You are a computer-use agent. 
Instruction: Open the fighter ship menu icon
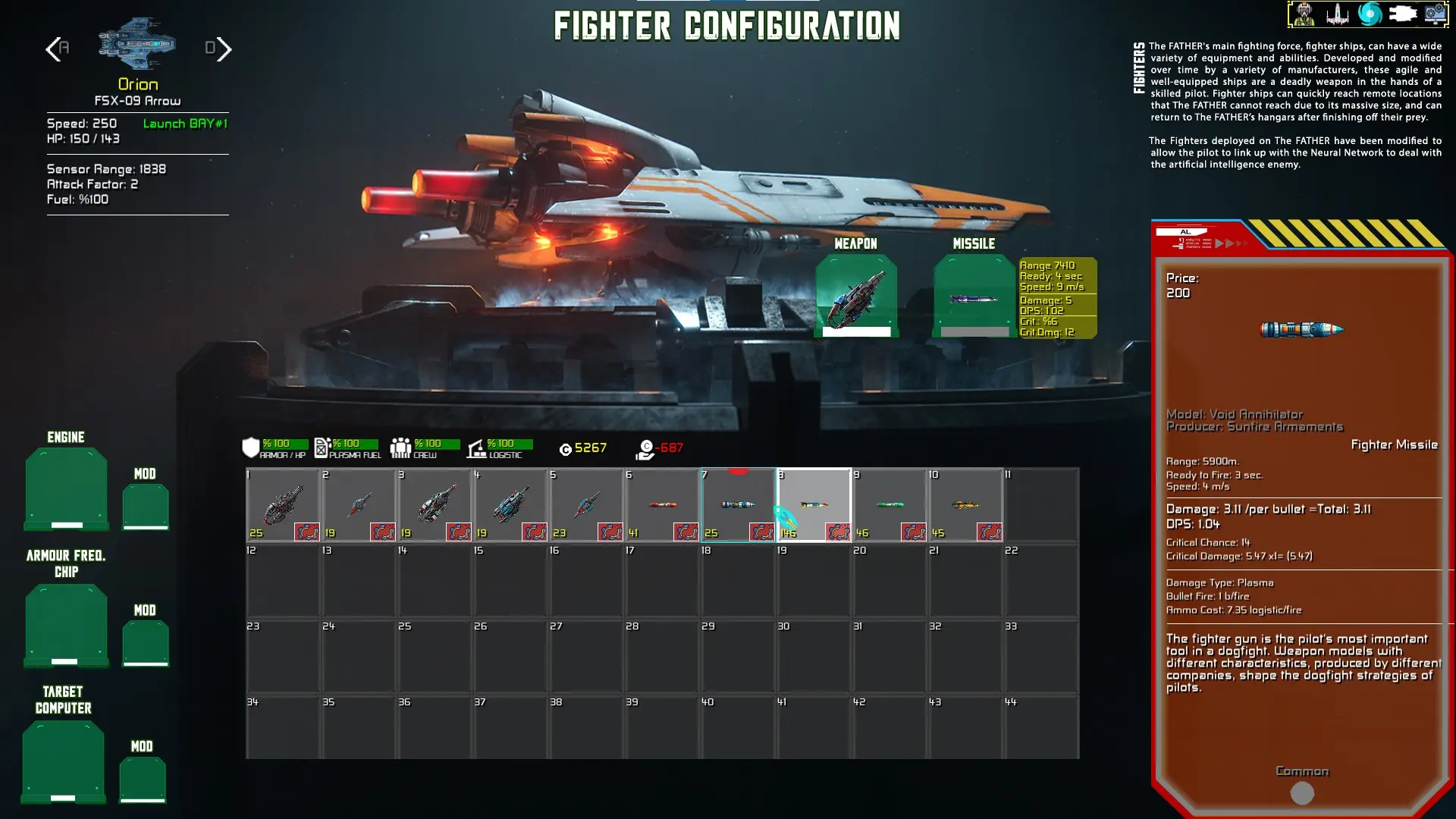(x=1338, y=14)
